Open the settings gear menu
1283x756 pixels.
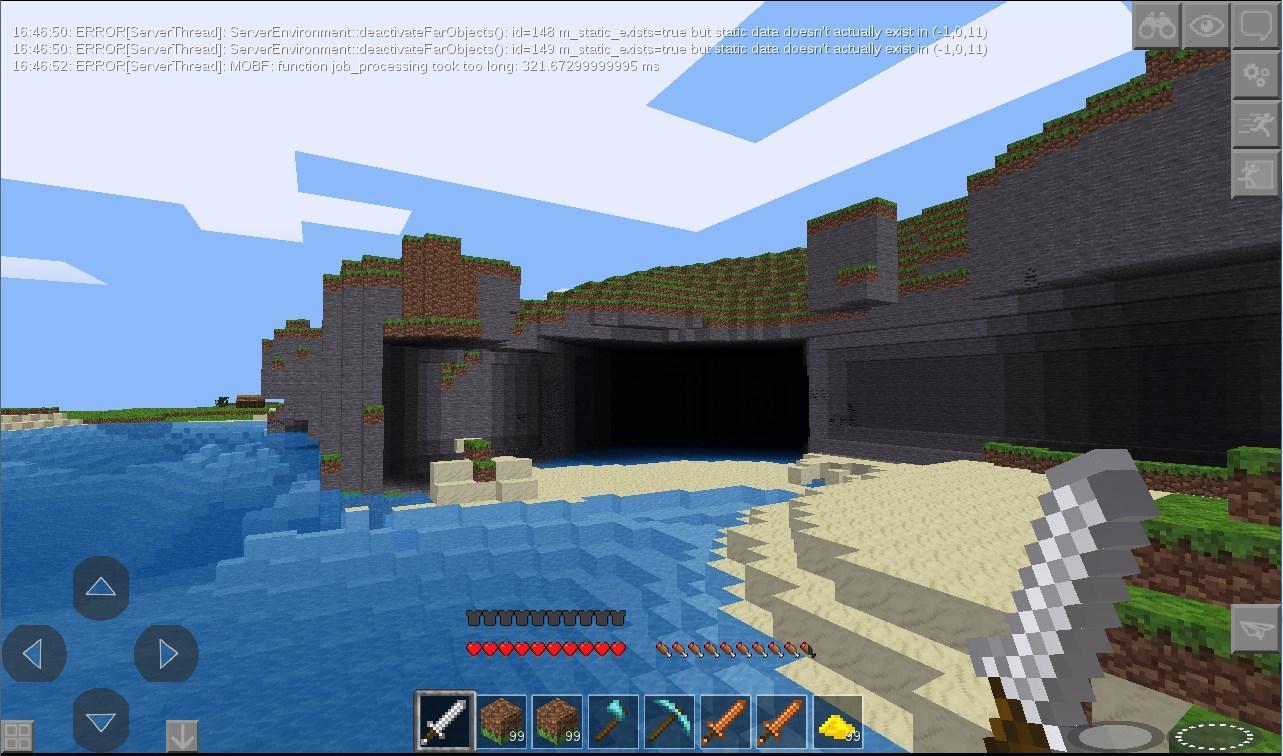click(x=1254, y=74)
